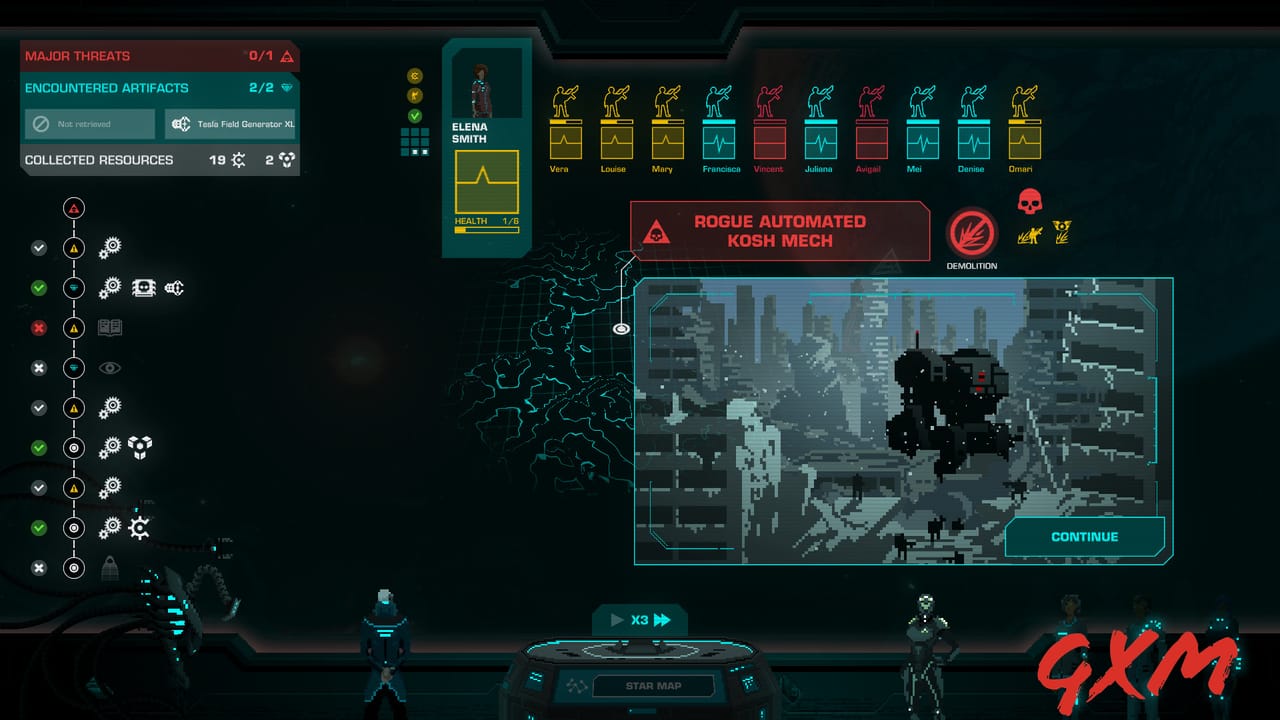1280x720 pixels.
Task: Click the red skull danger icon
Action: coord(1029,202)
